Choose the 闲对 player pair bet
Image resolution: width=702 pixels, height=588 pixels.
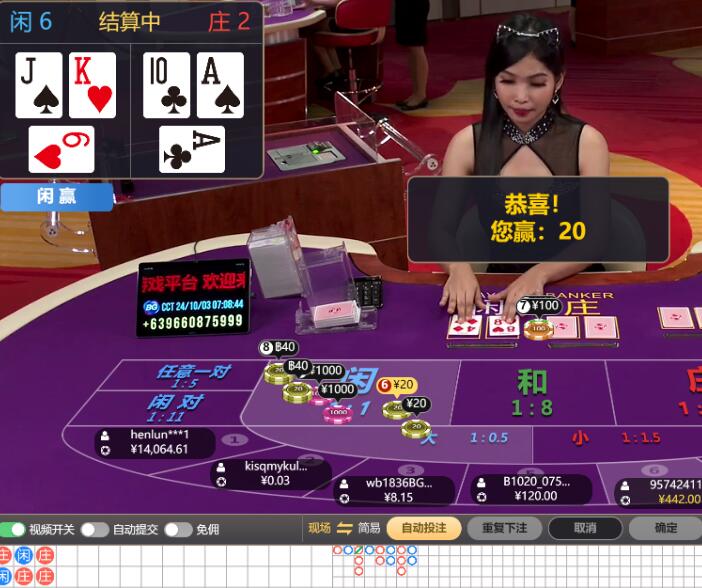point(180,406)
